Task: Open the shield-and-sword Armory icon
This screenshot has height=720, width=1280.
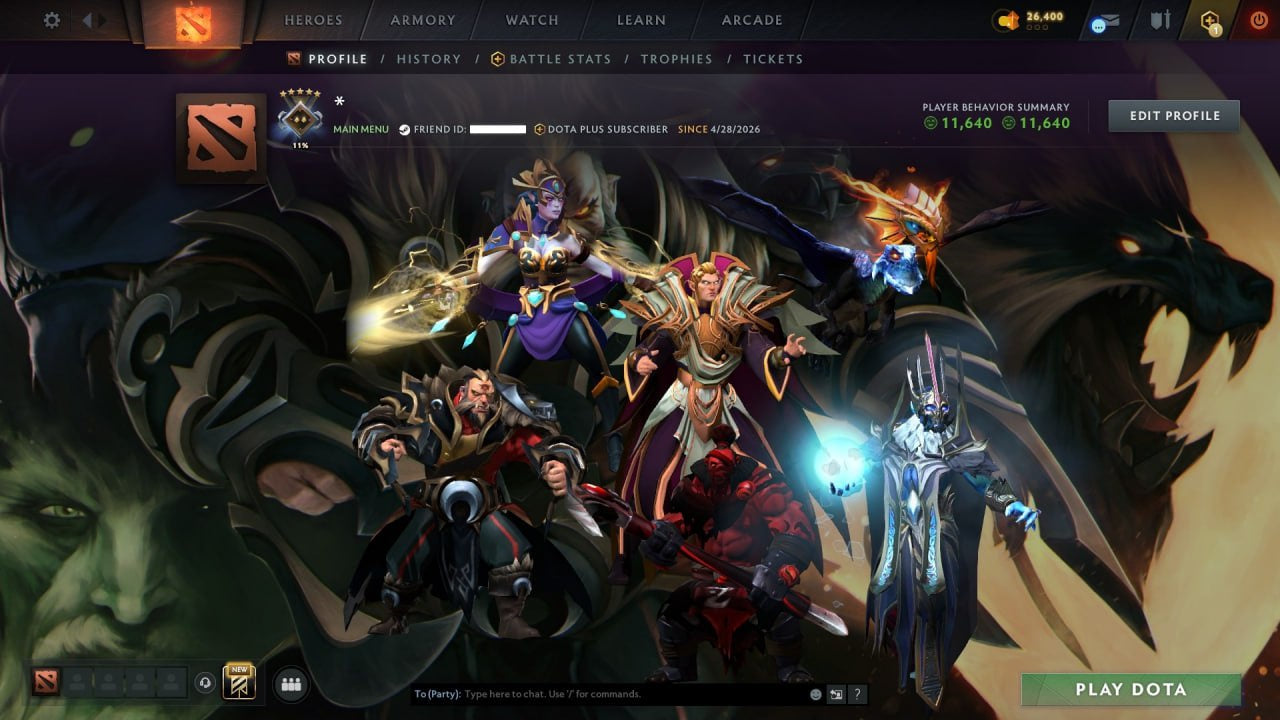Action: pos(1160,18)
